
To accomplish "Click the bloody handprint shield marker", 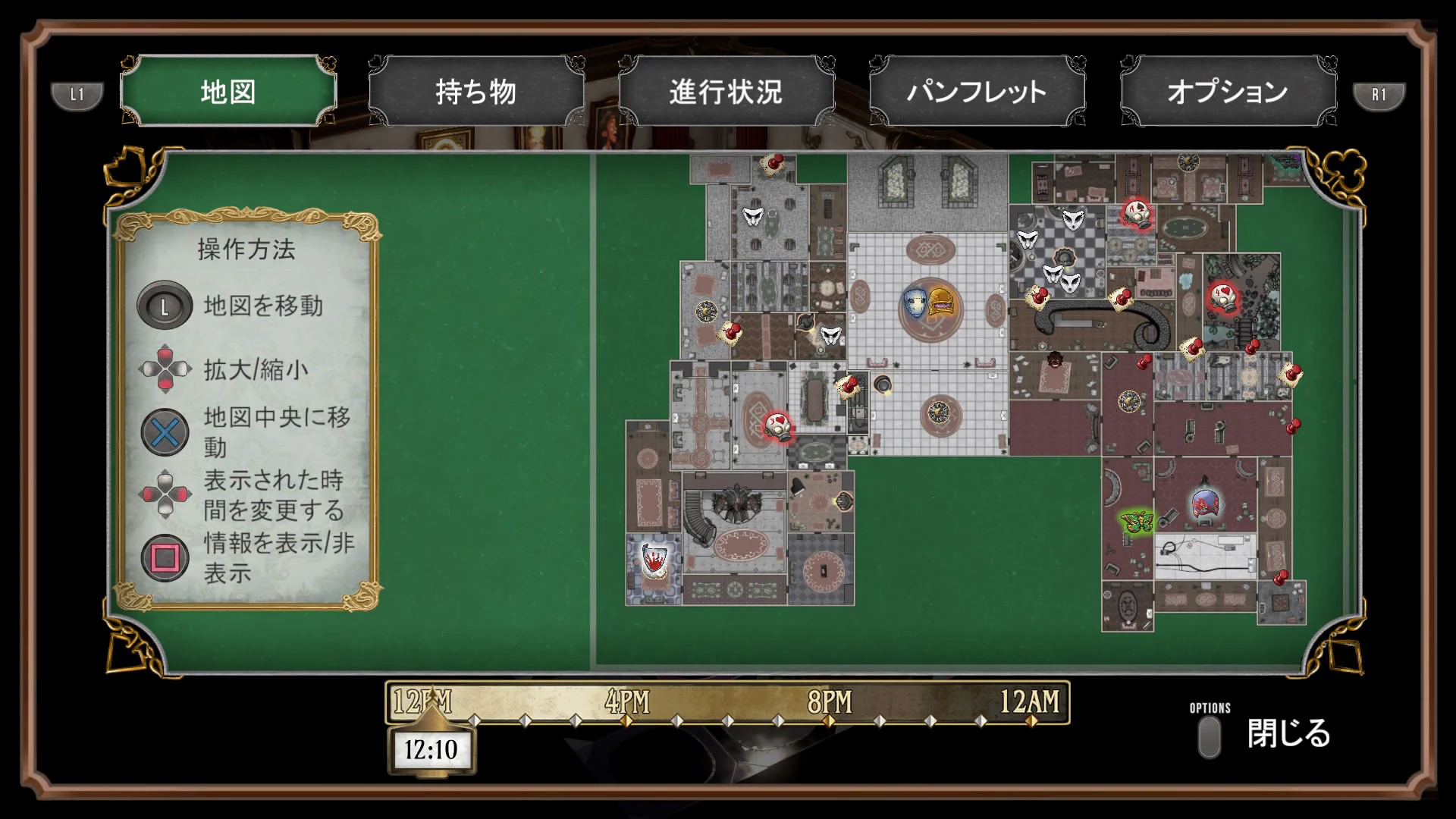I will [x=654, y=561].
